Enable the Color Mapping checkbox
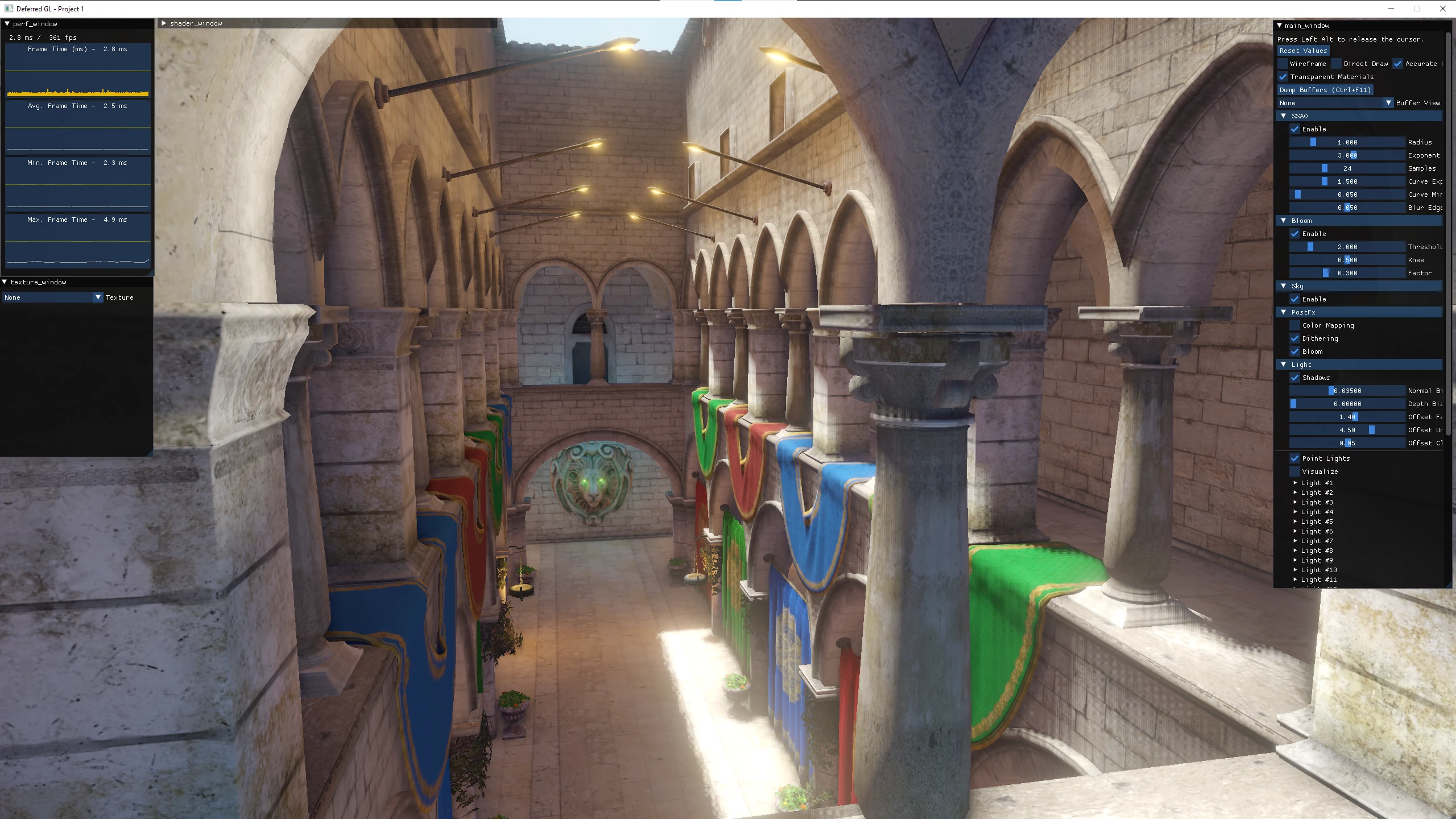This screenshot has height=819, width=1456. tap(1295, 325)
